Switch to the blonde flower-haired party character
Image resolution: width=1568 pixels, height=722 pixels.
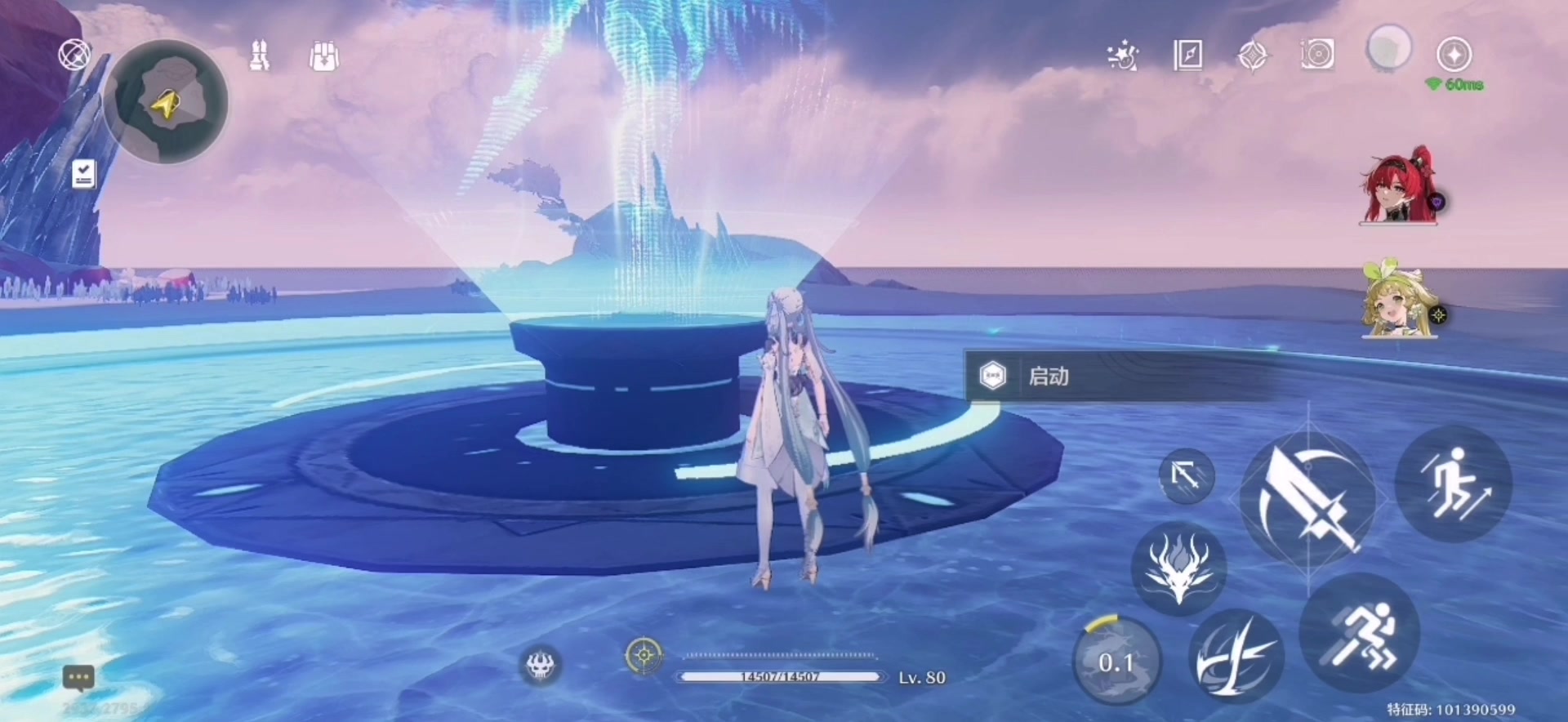(1399, 301)
